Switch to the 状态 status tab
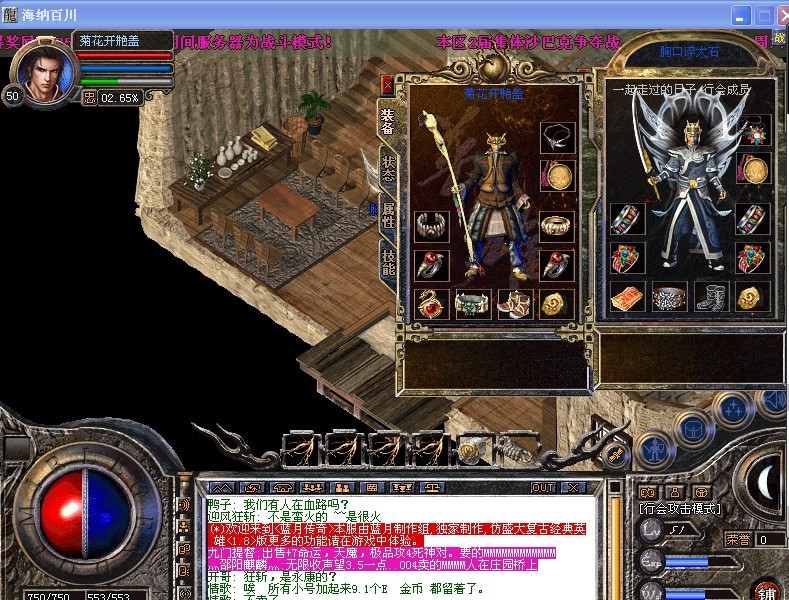 388,166
